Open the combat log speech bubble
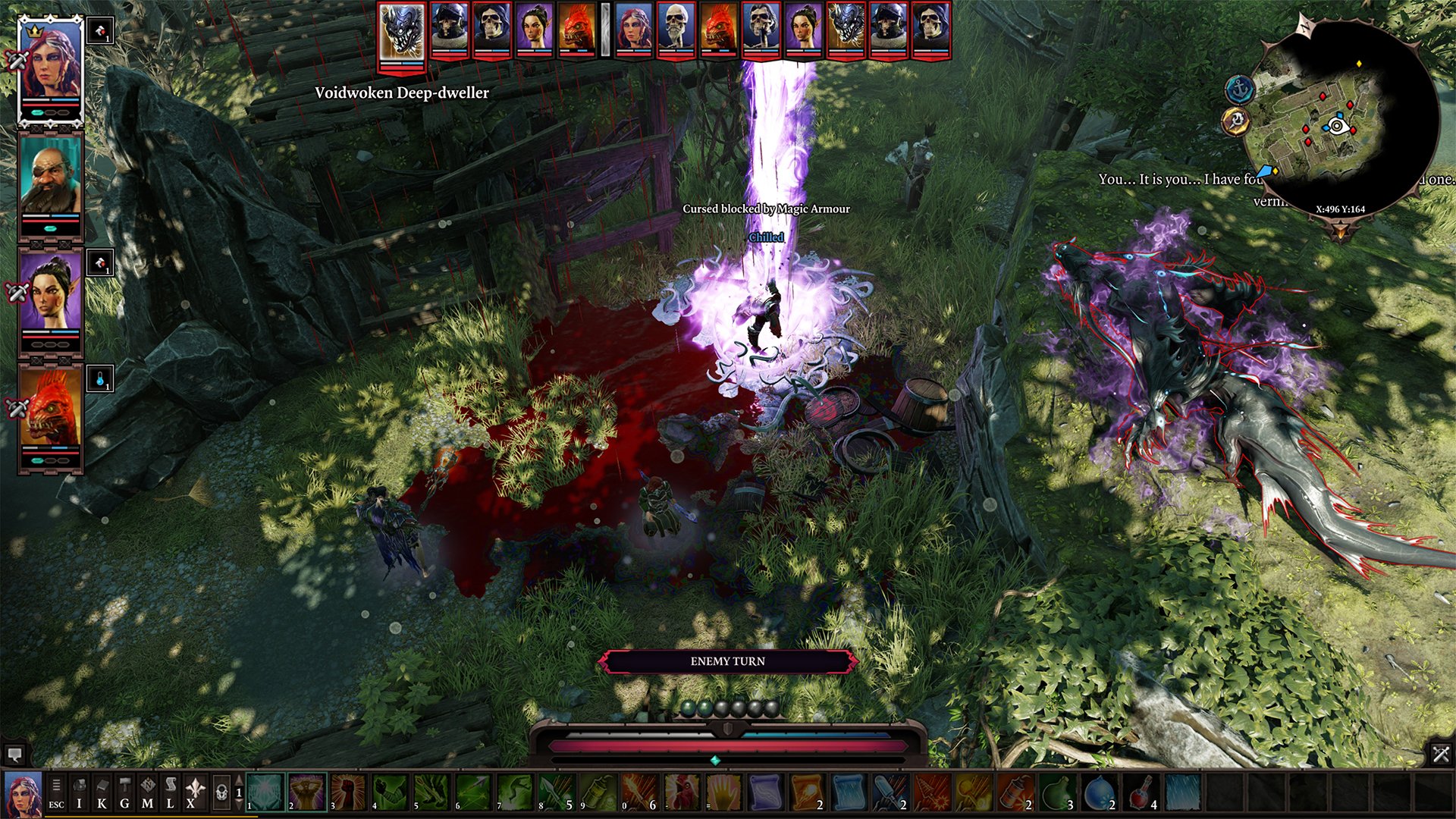The height and width of the screenshot is (819, 1456). tap(17, 755)
